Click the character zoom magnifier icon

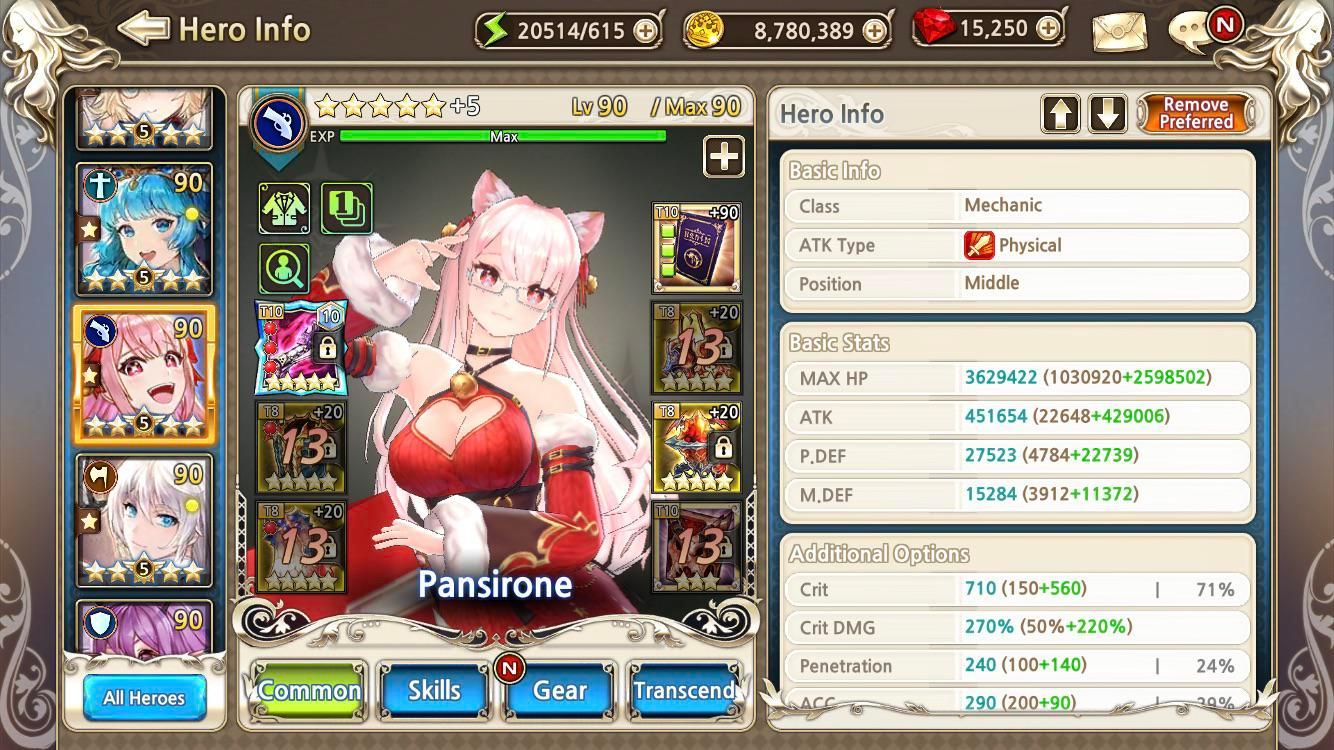(x=283, y=267)
